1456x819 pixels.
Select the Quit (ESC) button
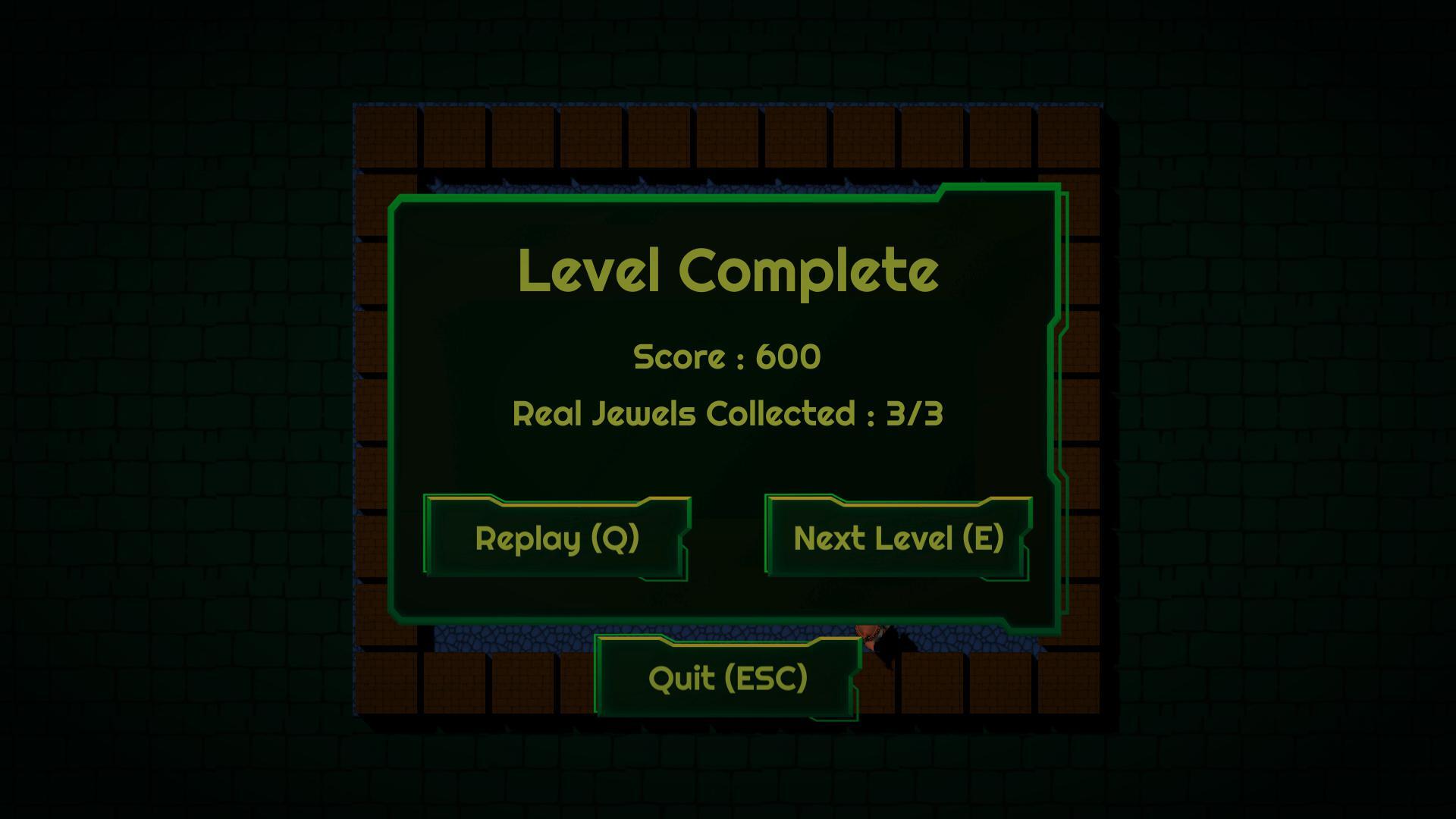click(726, 677)
